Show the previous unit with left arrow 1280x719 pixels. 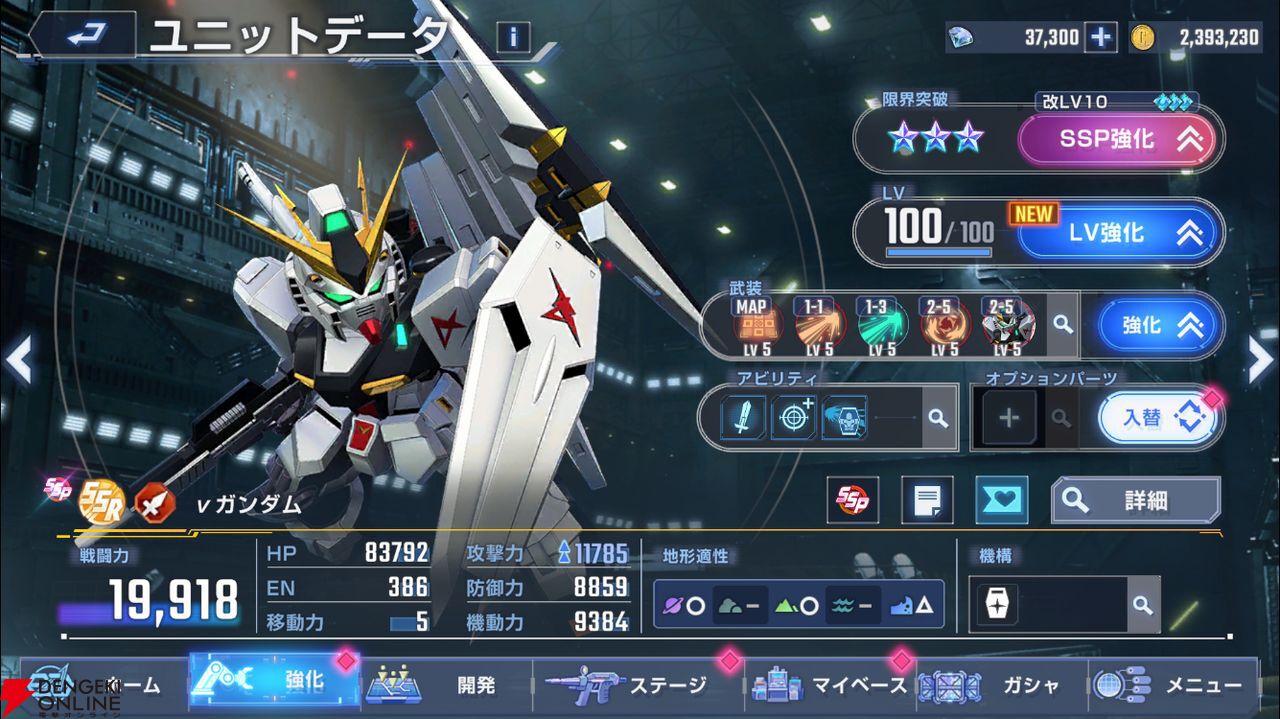pos(19,360)
